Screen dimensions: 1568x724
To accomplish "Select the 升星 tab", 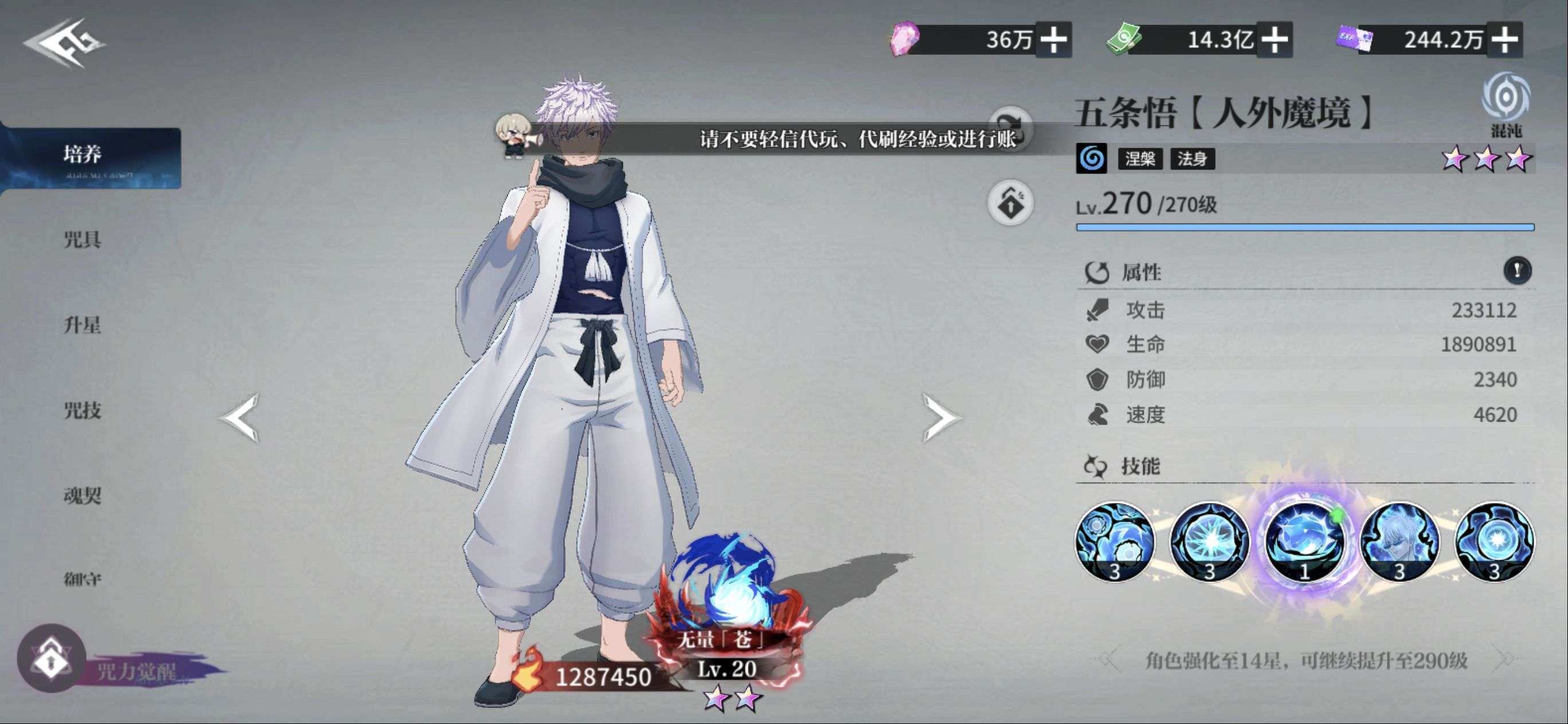I will click(83, 325).
